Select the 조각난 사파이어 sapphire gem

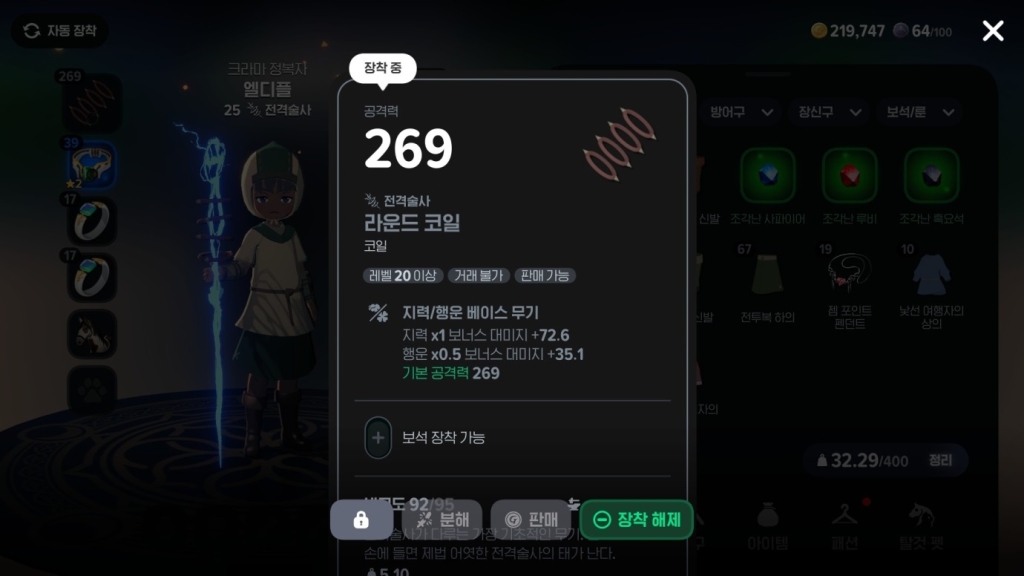(768, 176)
